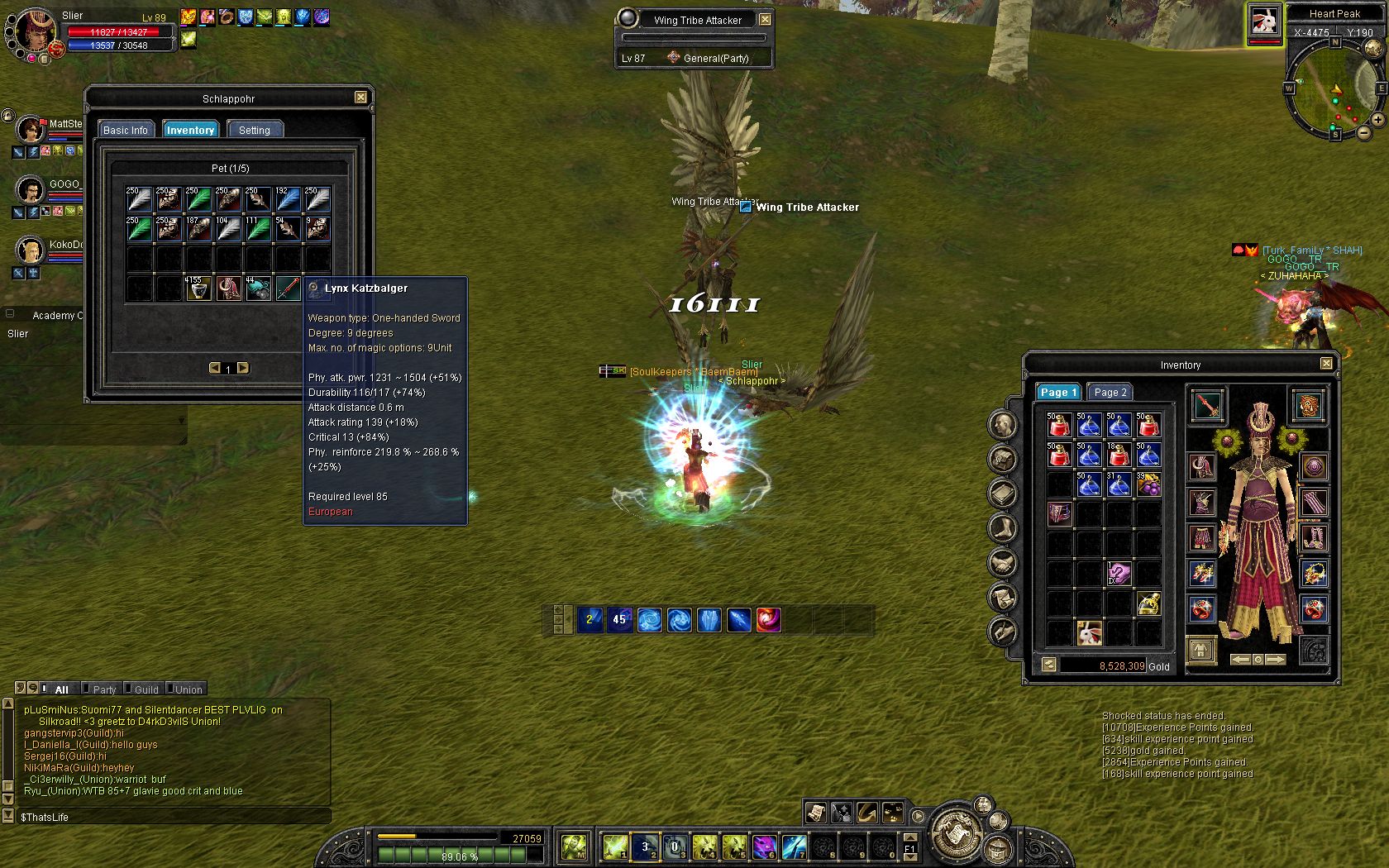Close the Inventory window
The image size is (1389, 868).
click(x=1326, y=364)
